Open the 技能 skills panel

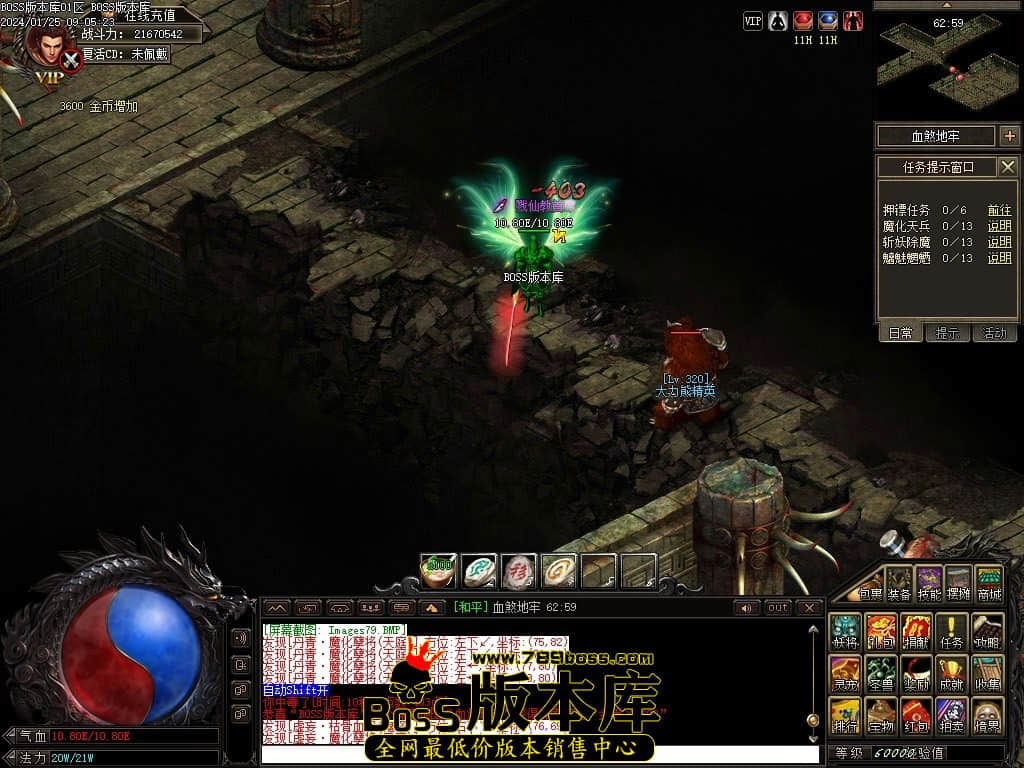coord(930,583)
